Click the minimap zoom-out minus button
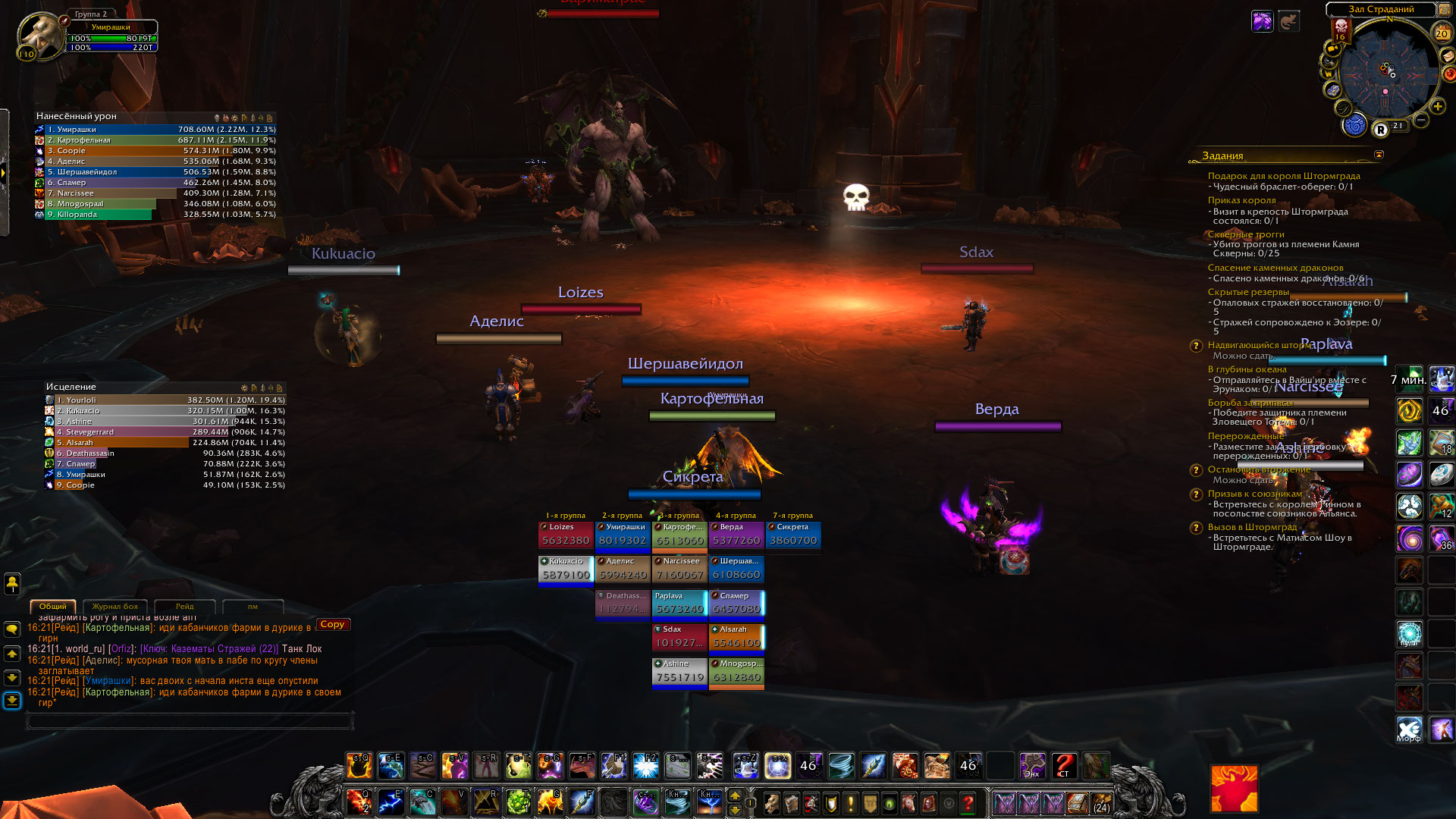The height and width of the screenshot is (819, 1456). click(1421, 120)
